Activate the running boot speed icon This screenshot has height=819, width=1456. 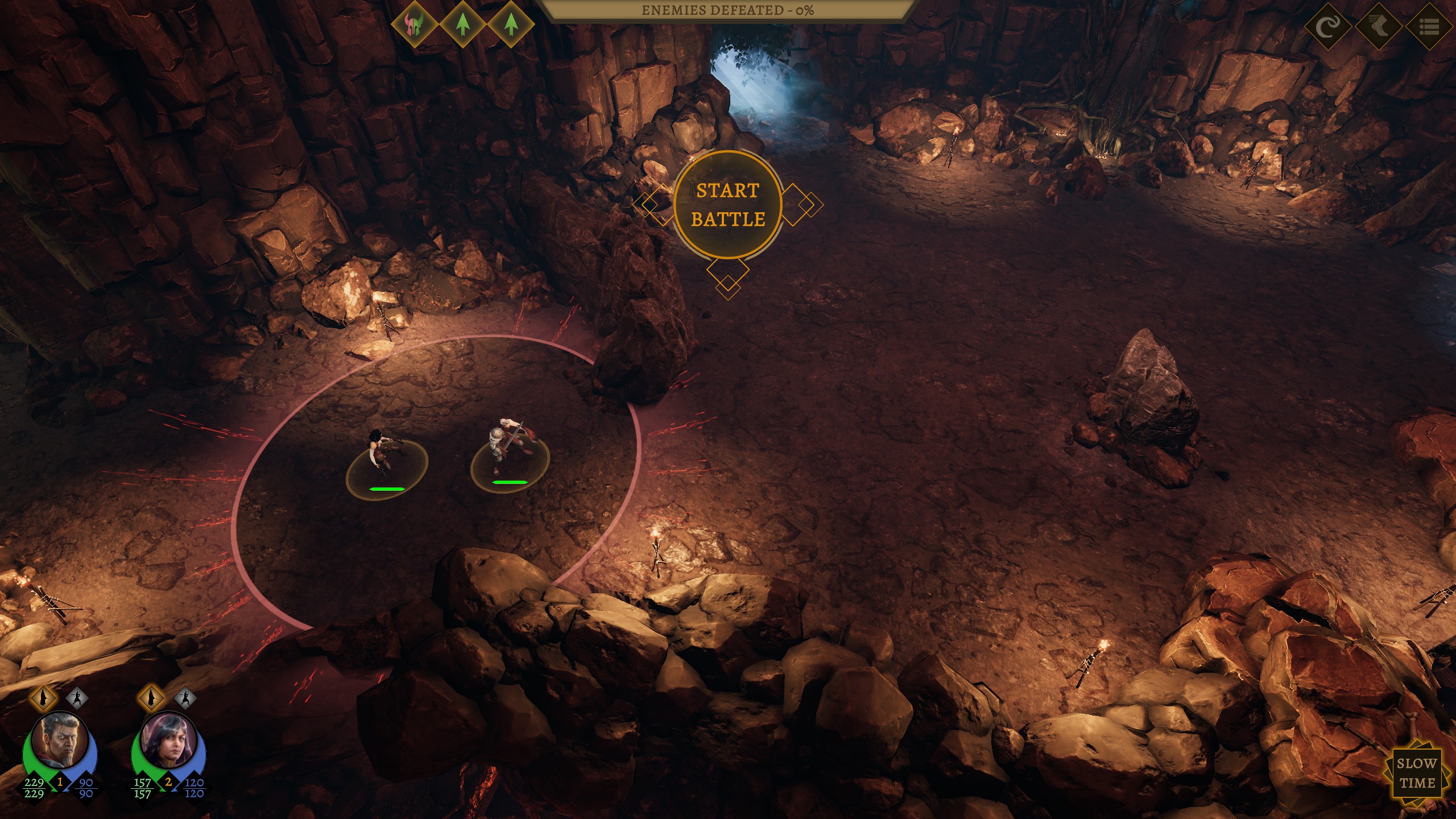pos(1379,27)
